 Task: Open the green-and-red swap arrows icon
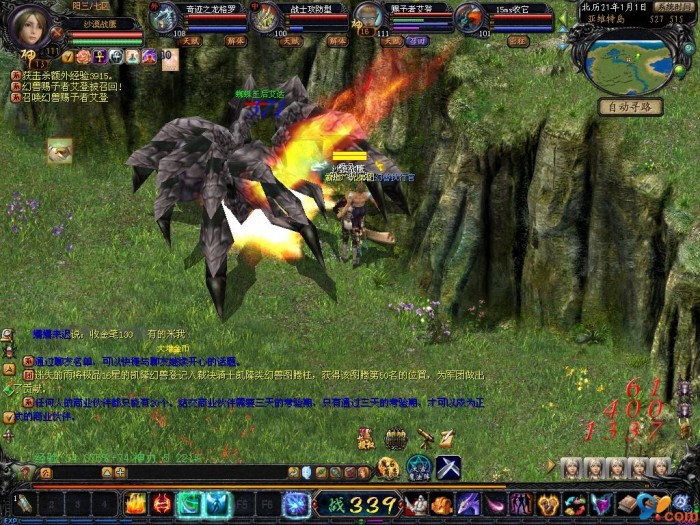(x=574, y=504)
